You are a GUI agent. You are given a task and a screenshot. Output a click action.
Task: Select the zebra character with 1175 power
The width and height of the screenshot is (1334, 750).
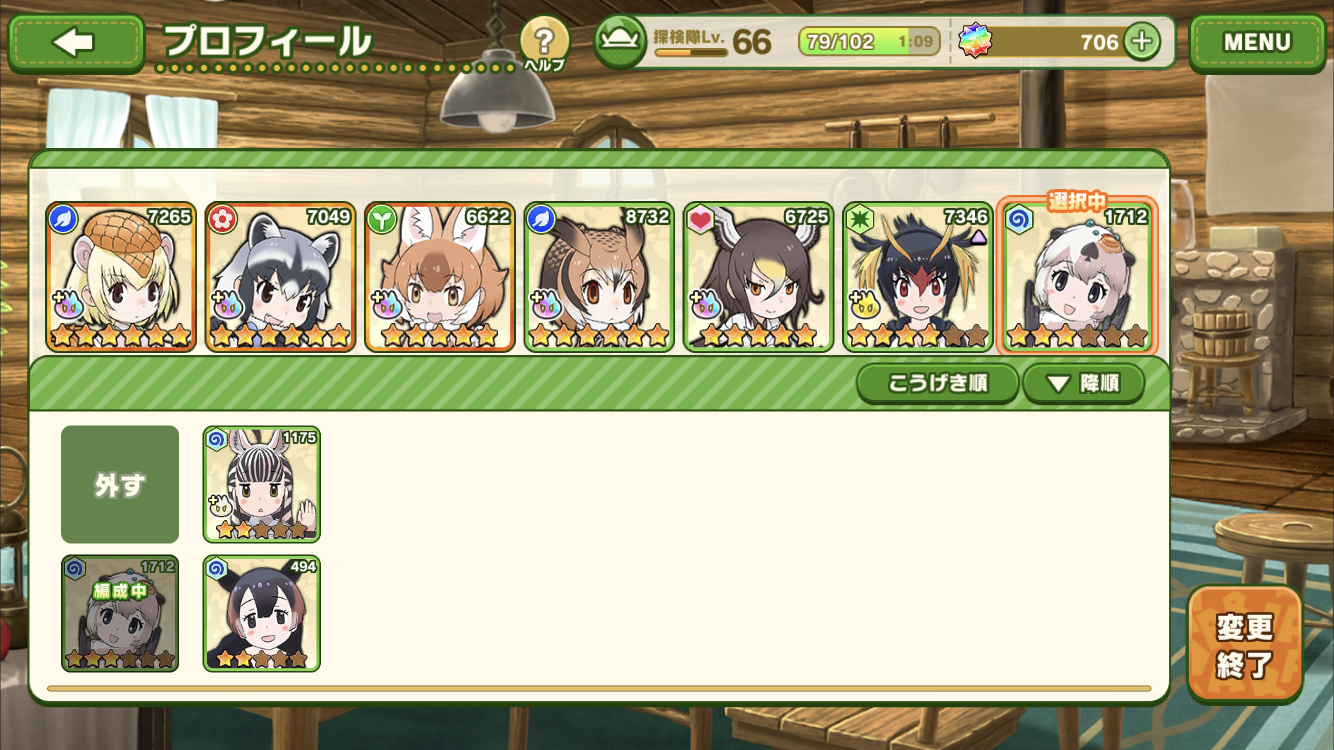click(262, 485)
